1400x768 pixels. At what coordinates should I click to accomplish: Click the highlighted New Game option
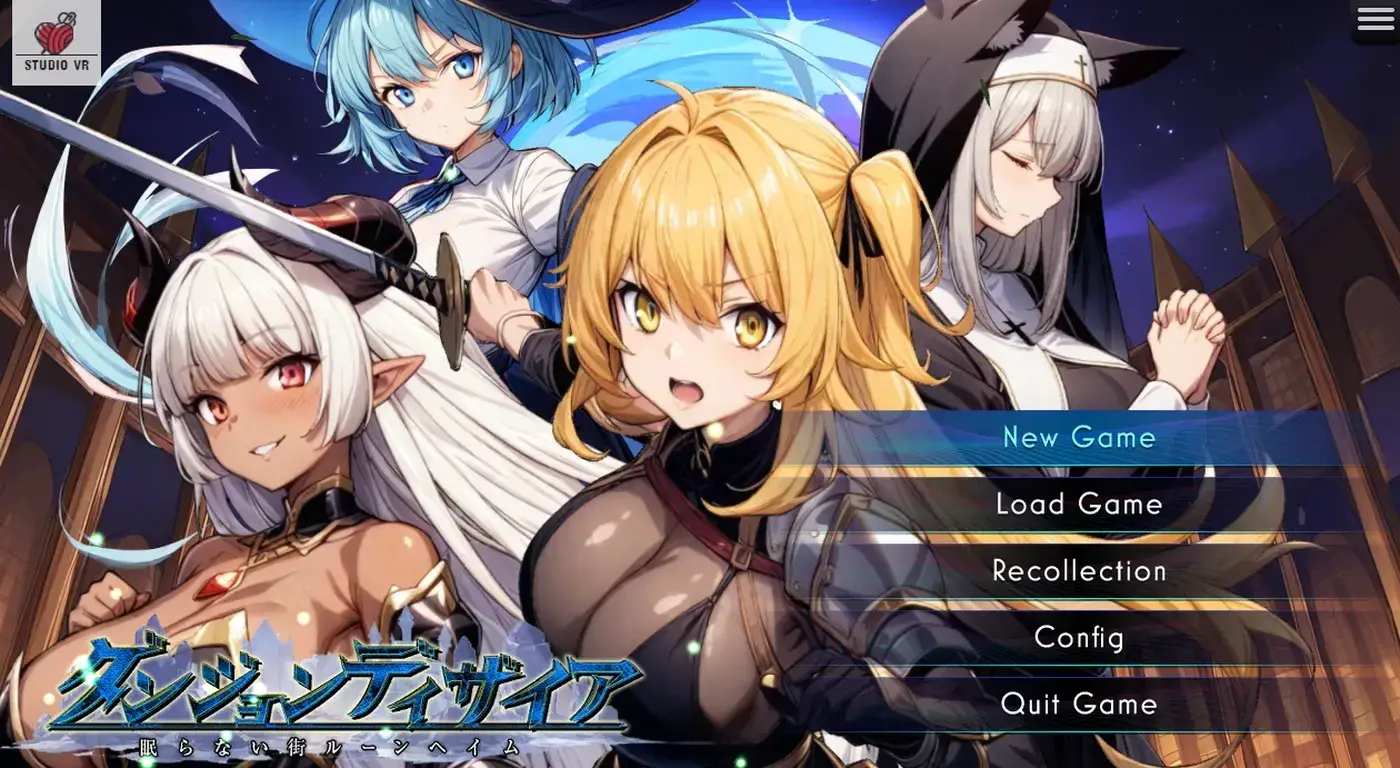click(1080, 437)
